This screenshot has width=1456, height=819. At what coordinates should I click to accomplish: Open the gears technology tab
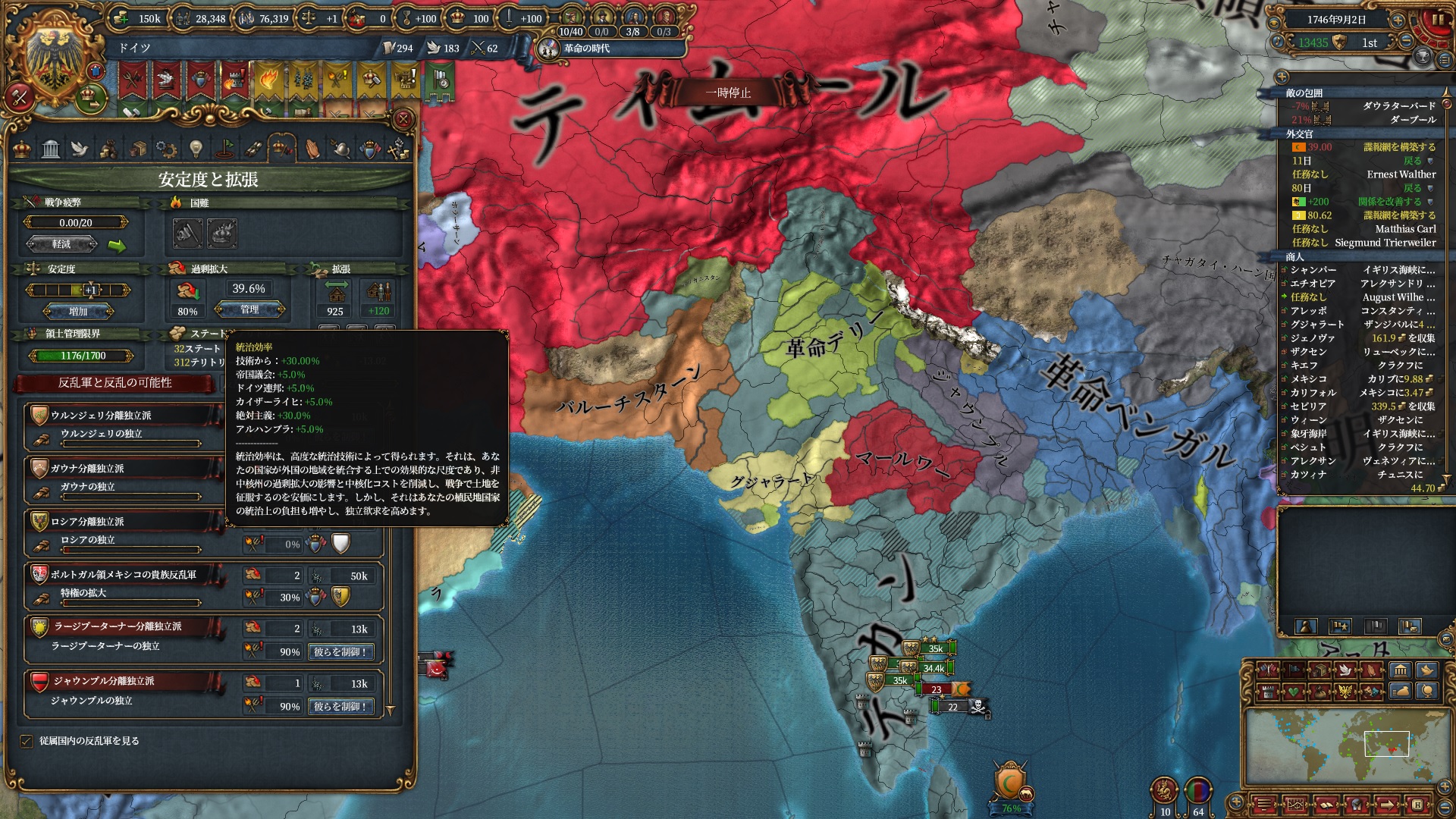[x=166, y=149]
